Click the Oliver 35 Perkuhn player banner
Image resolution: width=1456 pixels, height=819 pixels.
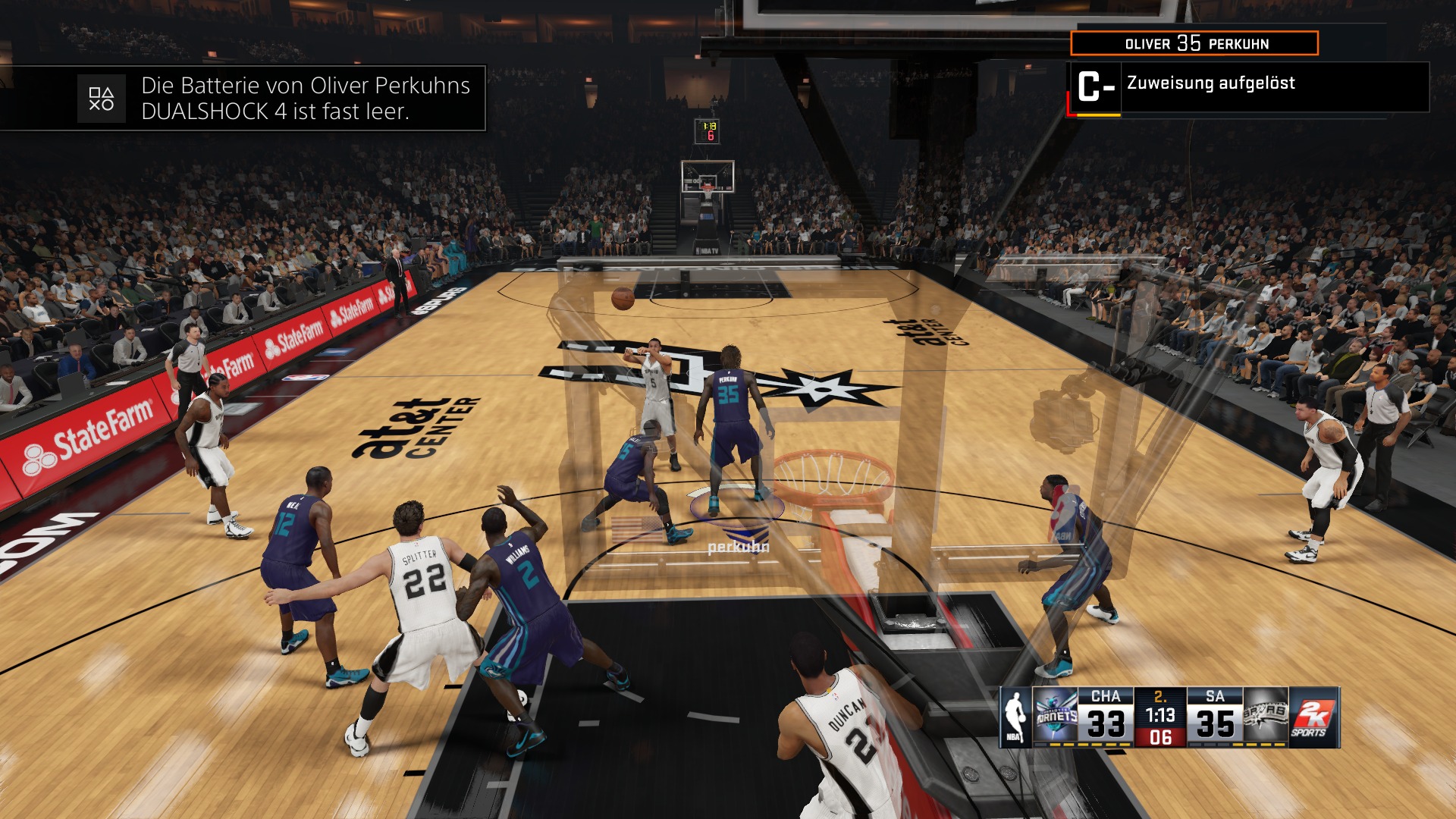[x=1194, y=43]
